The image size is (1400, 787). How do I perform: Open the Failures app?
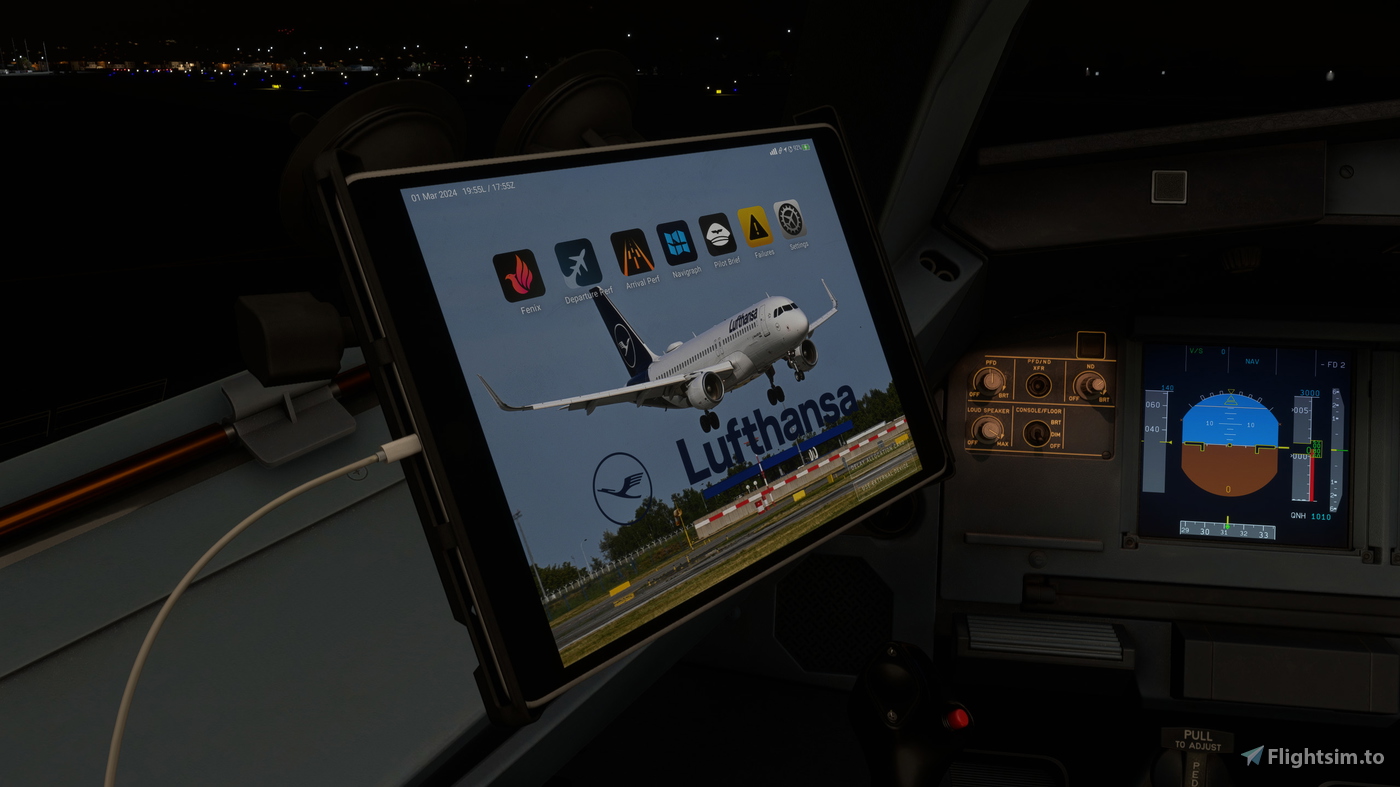[x=753, y=226]
